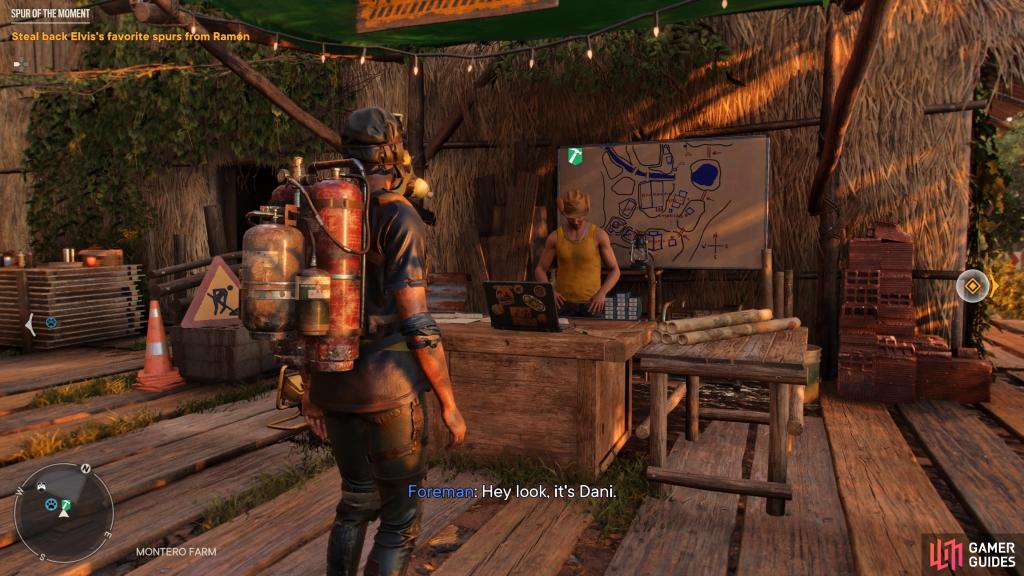Select the green hammer marker on the whiteboard
This screenshot has height=576, width=1024.
click(x=574, y=156)
